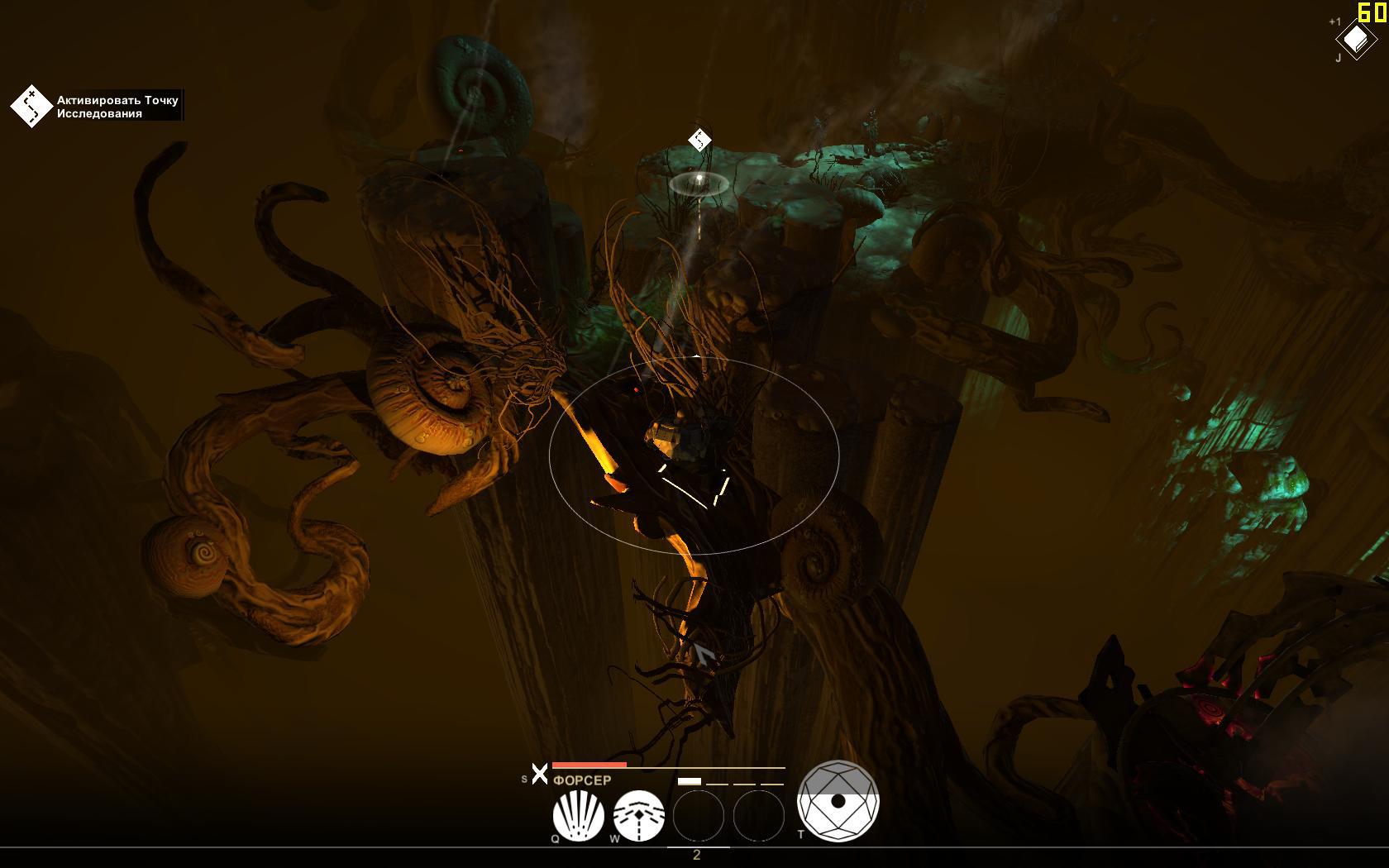Select the Активировать Точку Исследования objective tracker
The image size is (1389, 868).
98,107
